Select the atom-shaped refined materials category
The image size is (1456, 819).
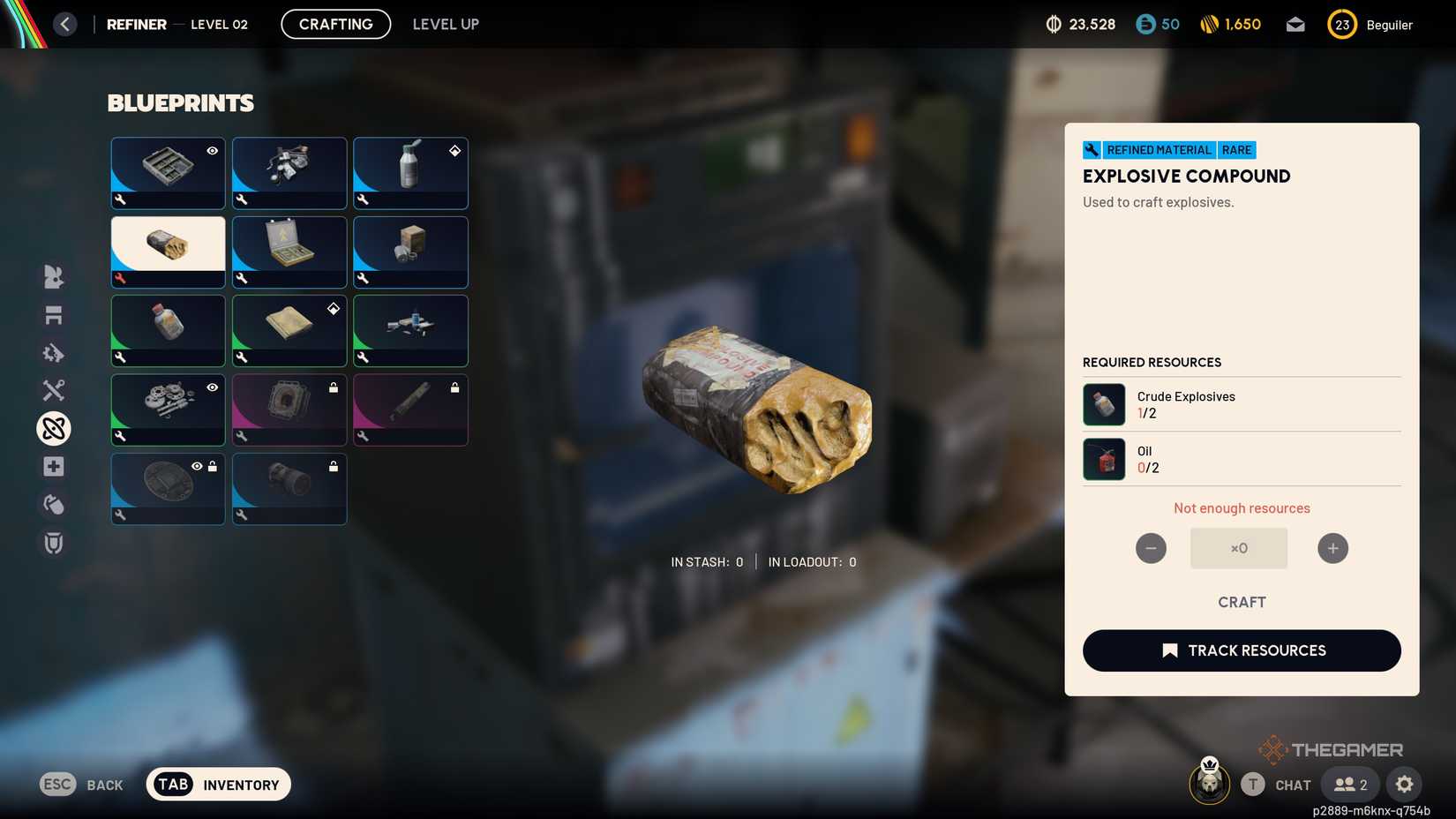(53, 428)
